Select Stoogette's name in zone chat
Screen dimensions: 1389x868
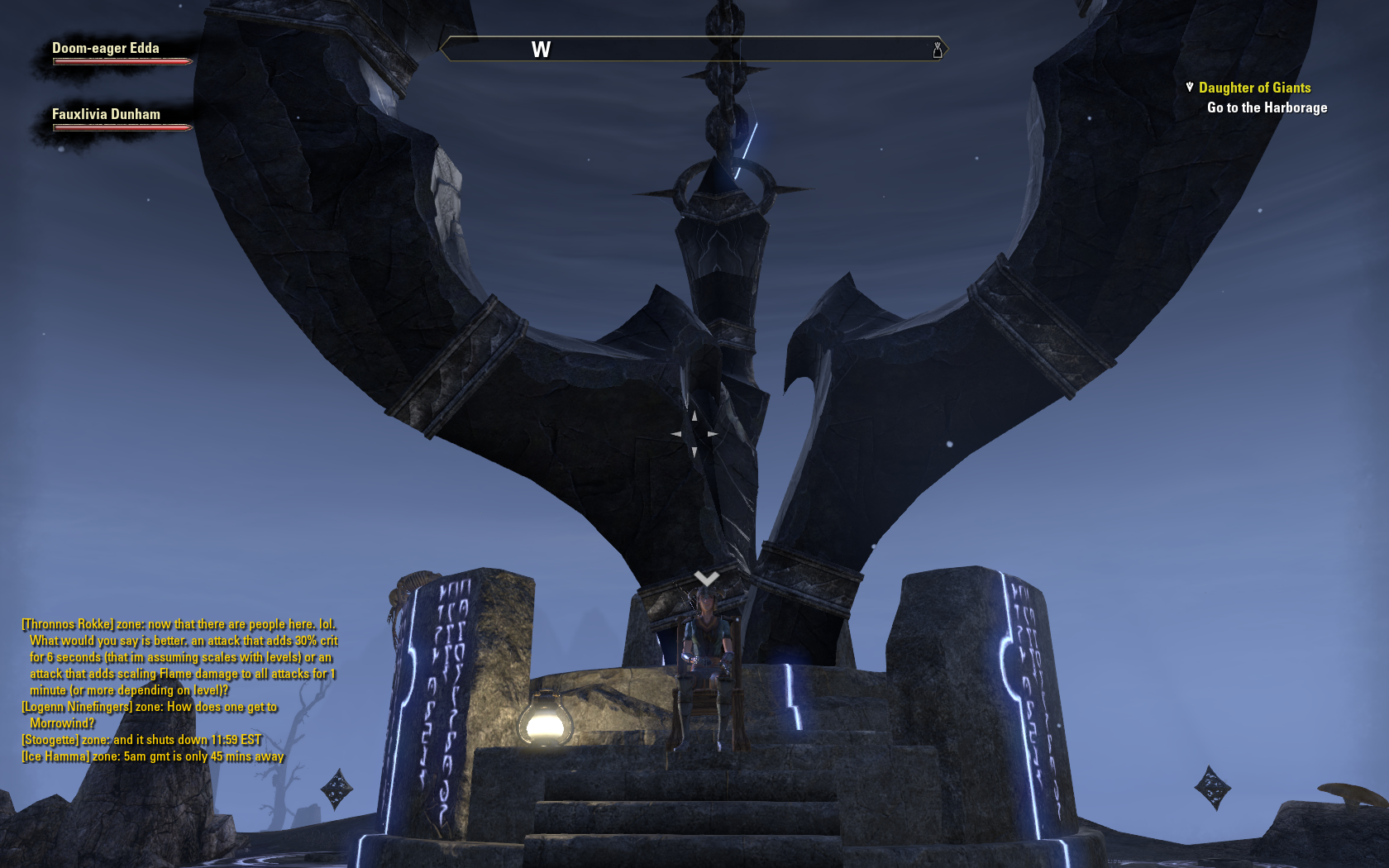click(50, 740)
